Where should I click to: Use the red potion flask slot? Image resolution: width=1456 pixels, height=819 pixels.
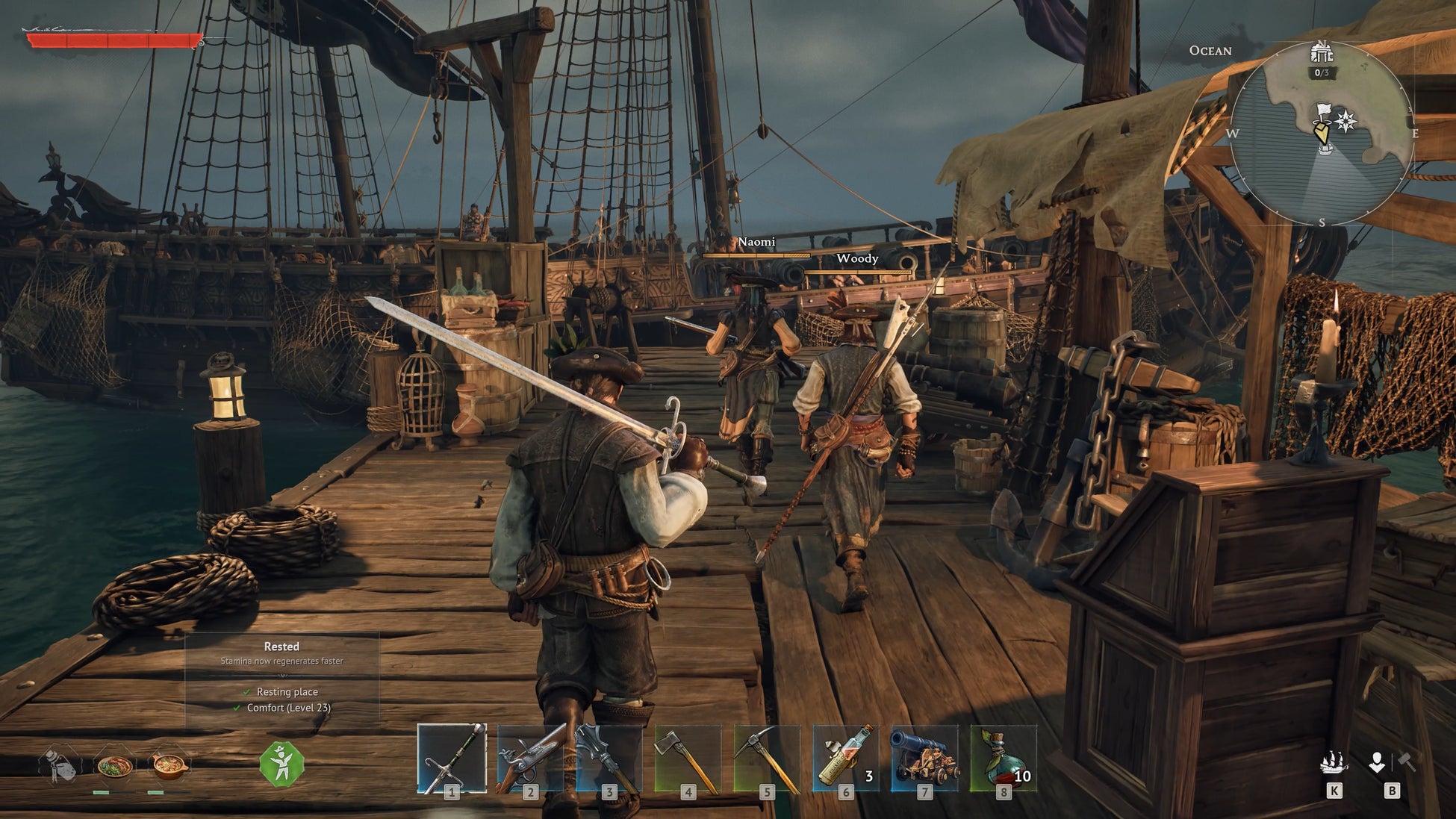(1003, 759)
